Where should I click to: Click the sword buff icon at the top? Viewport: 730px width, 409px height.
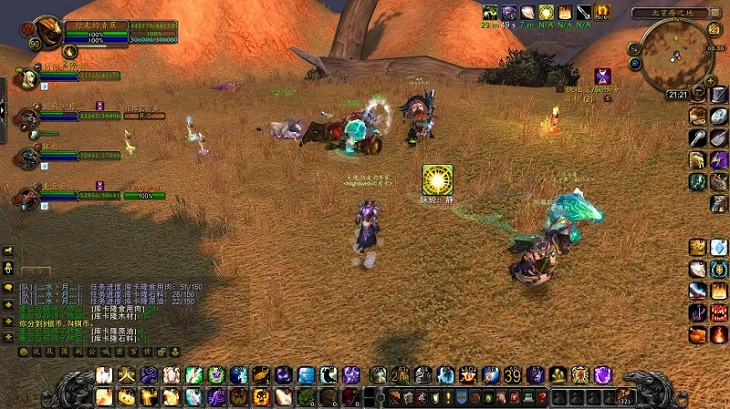tap(583, 12)
